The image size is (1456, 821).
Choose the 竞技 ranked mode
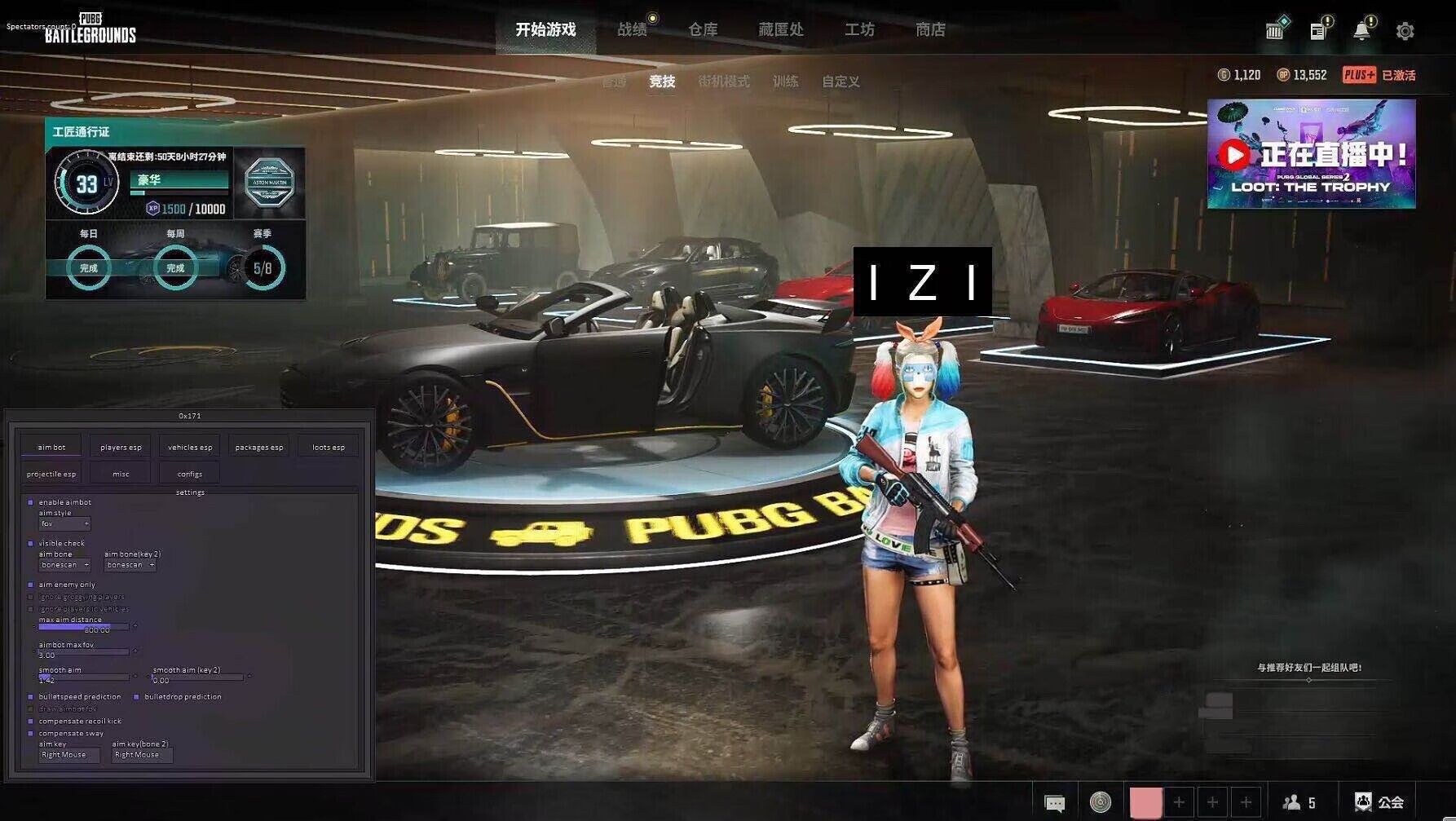662,82
